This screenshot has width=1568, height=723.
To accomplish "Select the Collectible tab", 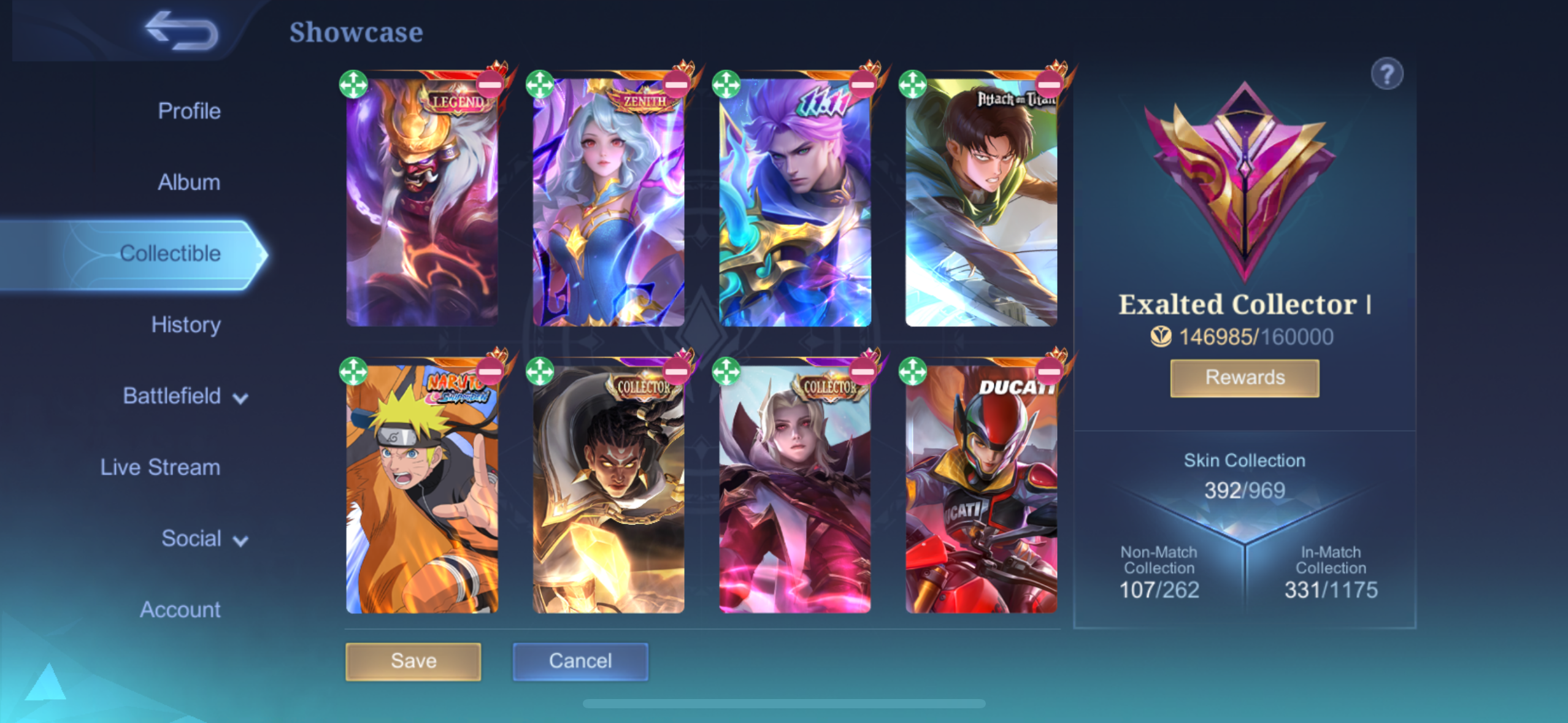I will (x=170, y=253).
